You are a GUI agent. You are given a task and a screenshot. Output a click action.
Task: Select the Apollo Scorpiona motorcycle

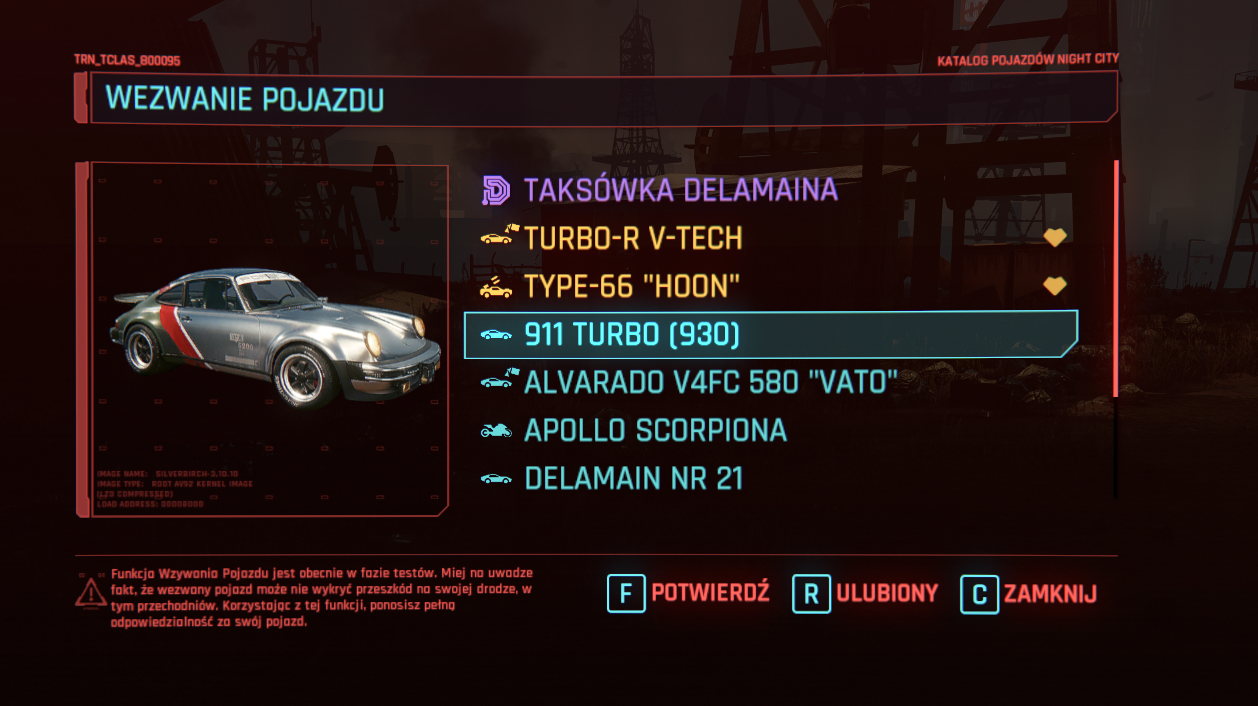tap(655, 430)
